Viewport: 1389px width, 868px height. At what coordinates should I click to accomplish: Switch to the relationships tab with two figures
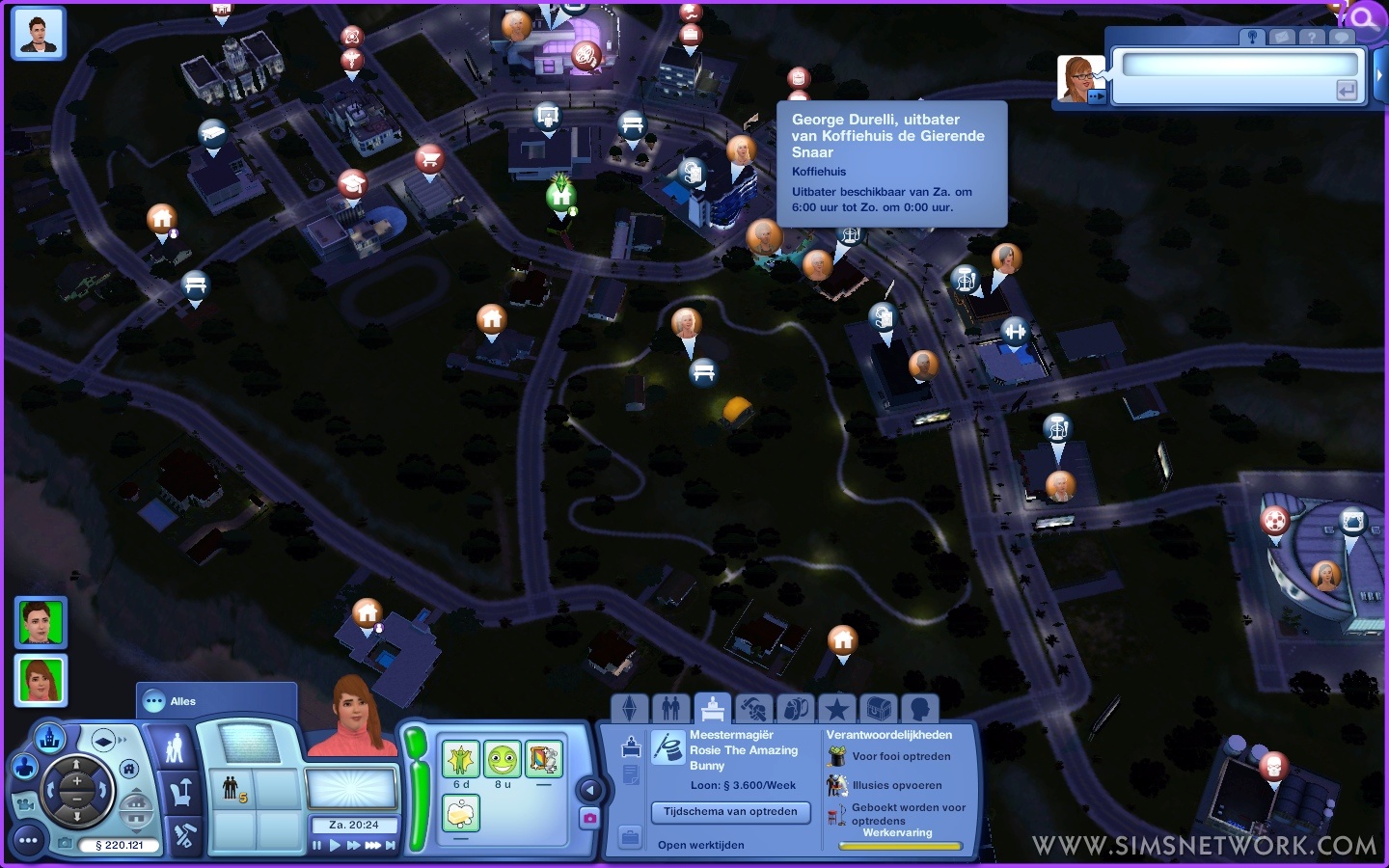671,710
